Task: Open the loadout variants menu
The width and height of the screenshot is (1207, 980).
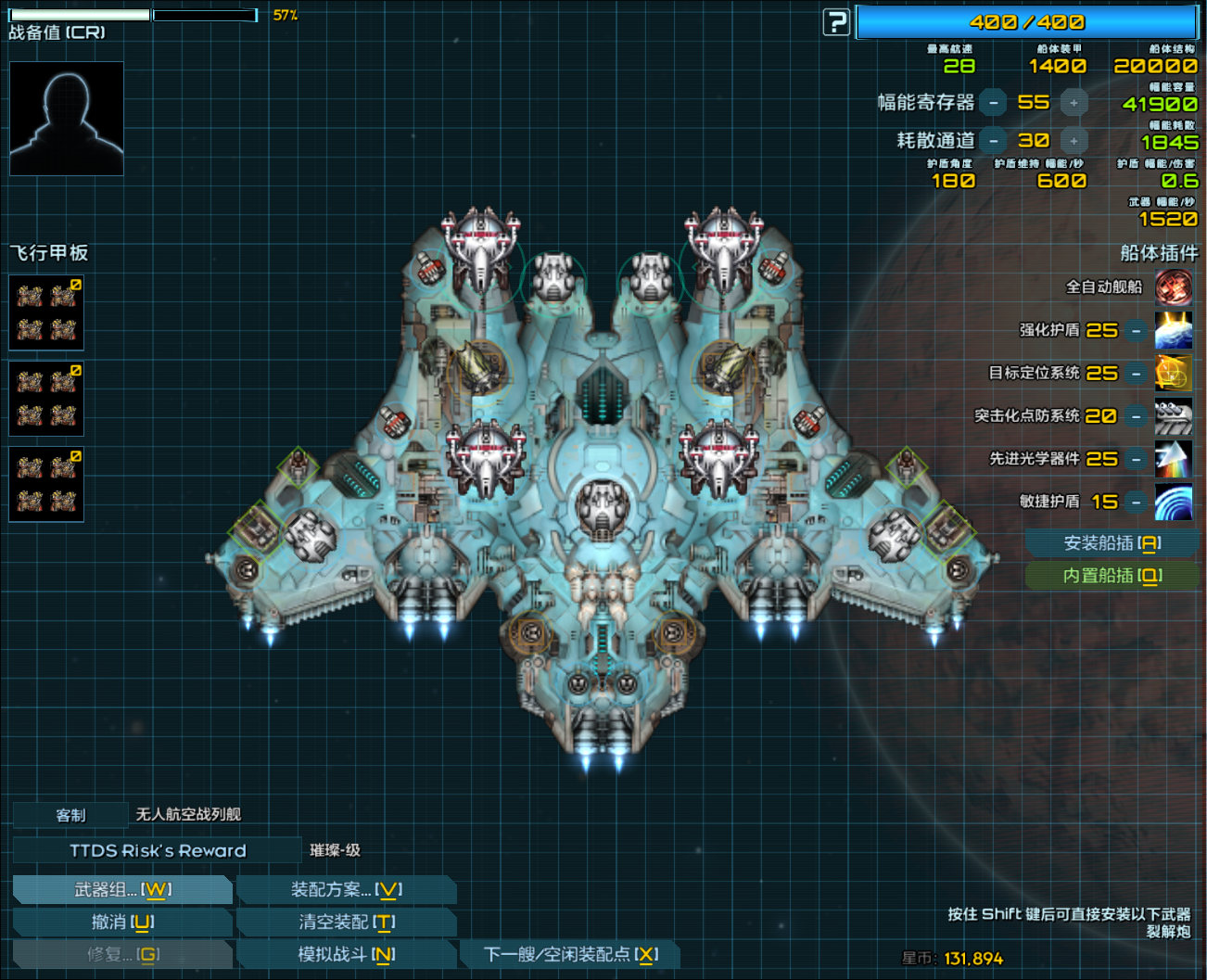Action: (346, 890)
